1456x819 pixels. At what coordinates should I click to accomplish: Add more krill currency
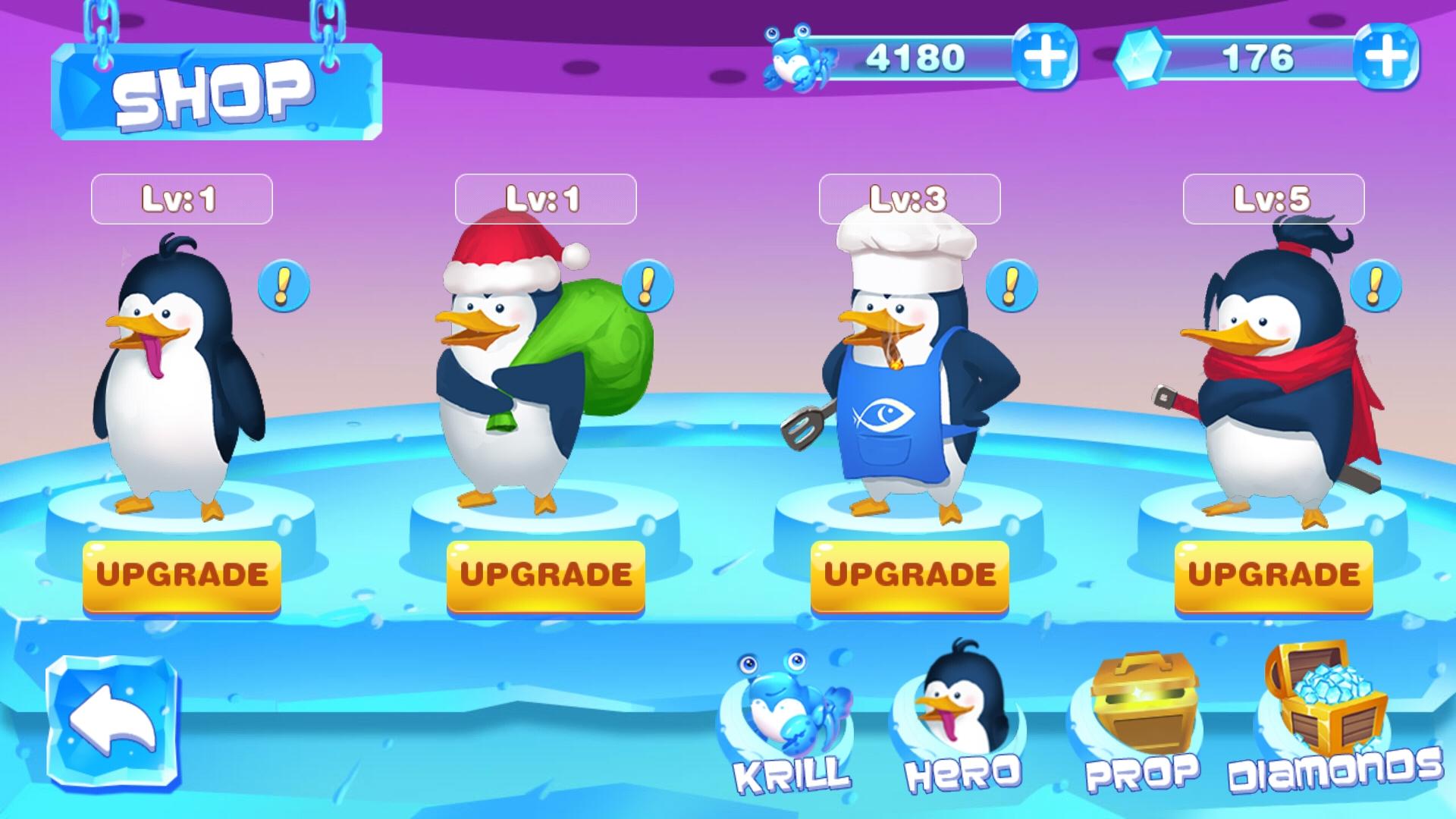1045,57
